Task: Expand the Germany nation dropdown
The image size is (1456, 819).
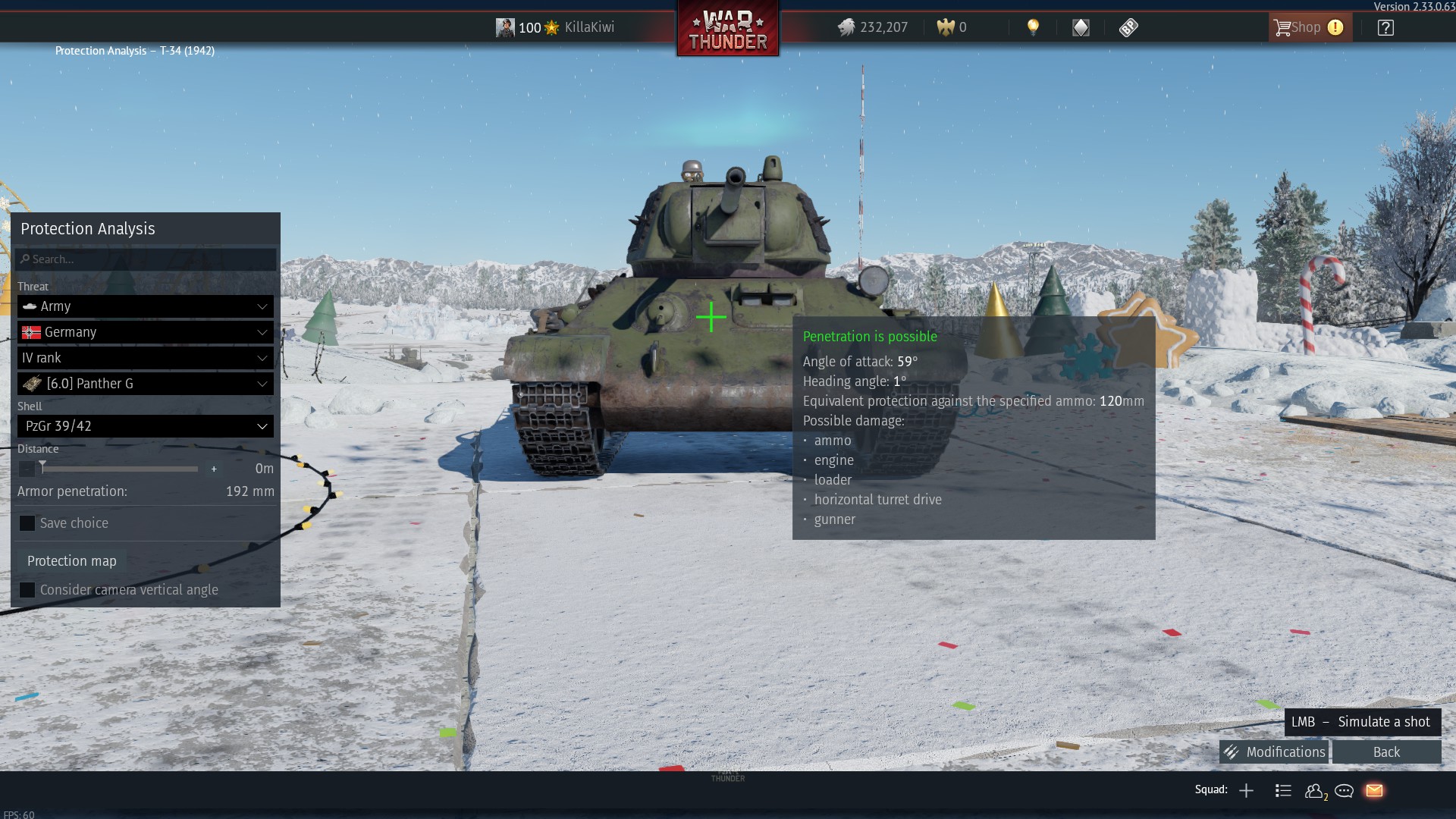Action: [x=145, y=332]
